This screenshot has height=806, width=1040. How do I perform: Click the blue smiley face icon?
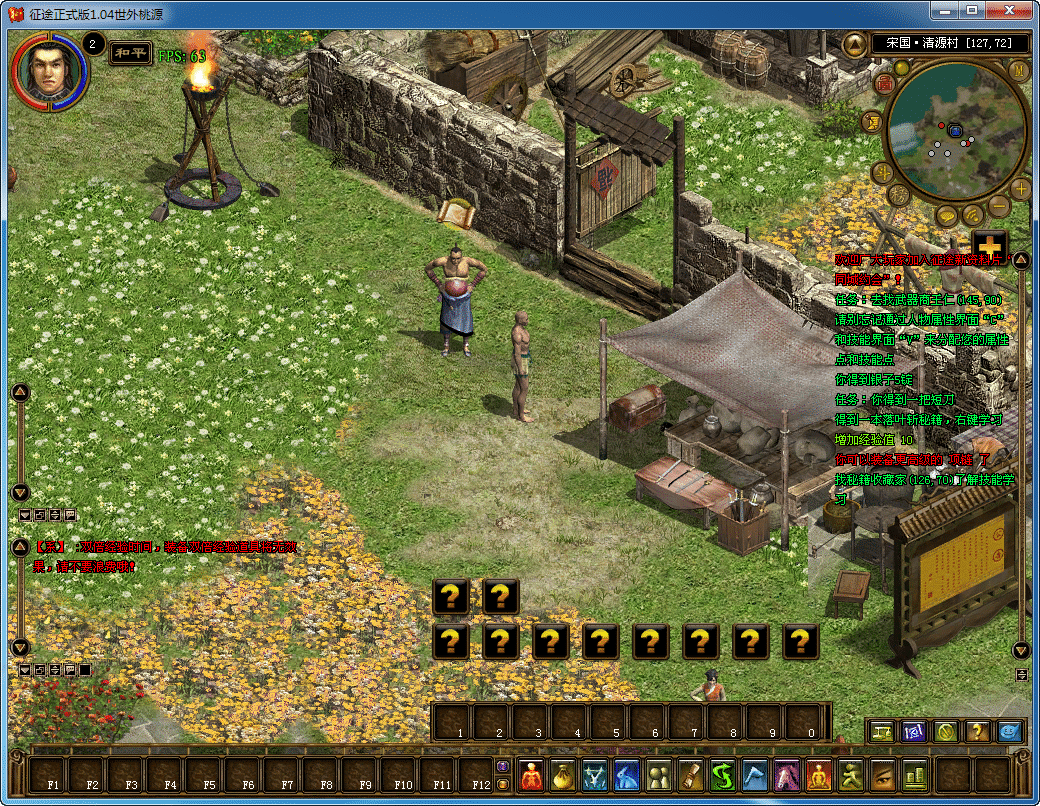(1011, 731)
